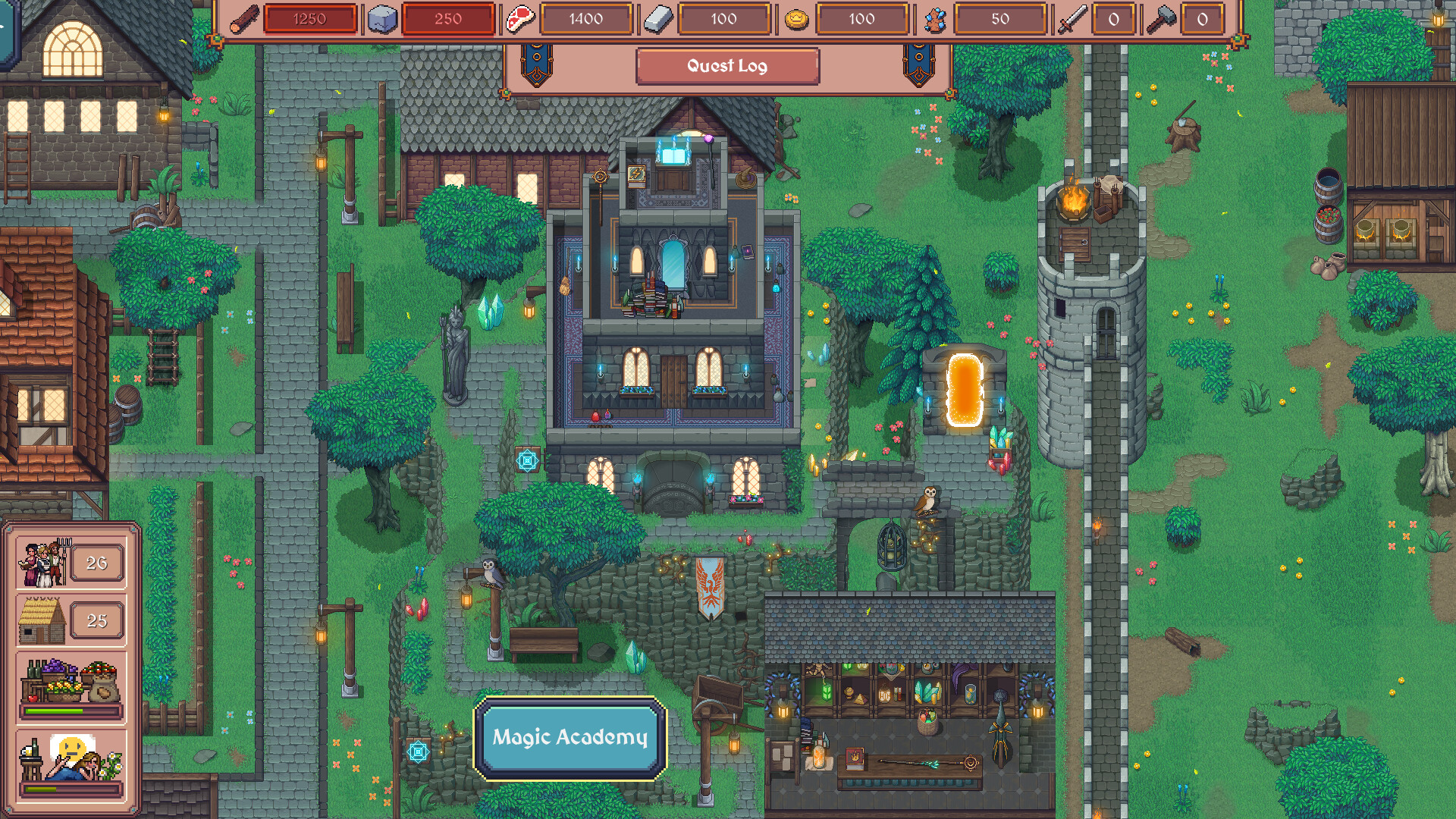Select the meat resource icon
The width and height of the screenshot is (1456, 819).
pos(520,18)
